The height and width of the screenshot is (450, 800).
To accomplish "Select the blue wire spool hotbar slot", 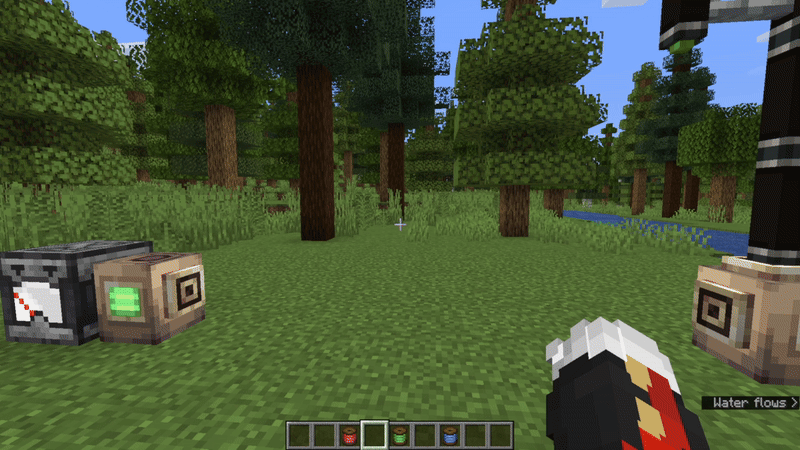I will [449, 435].
